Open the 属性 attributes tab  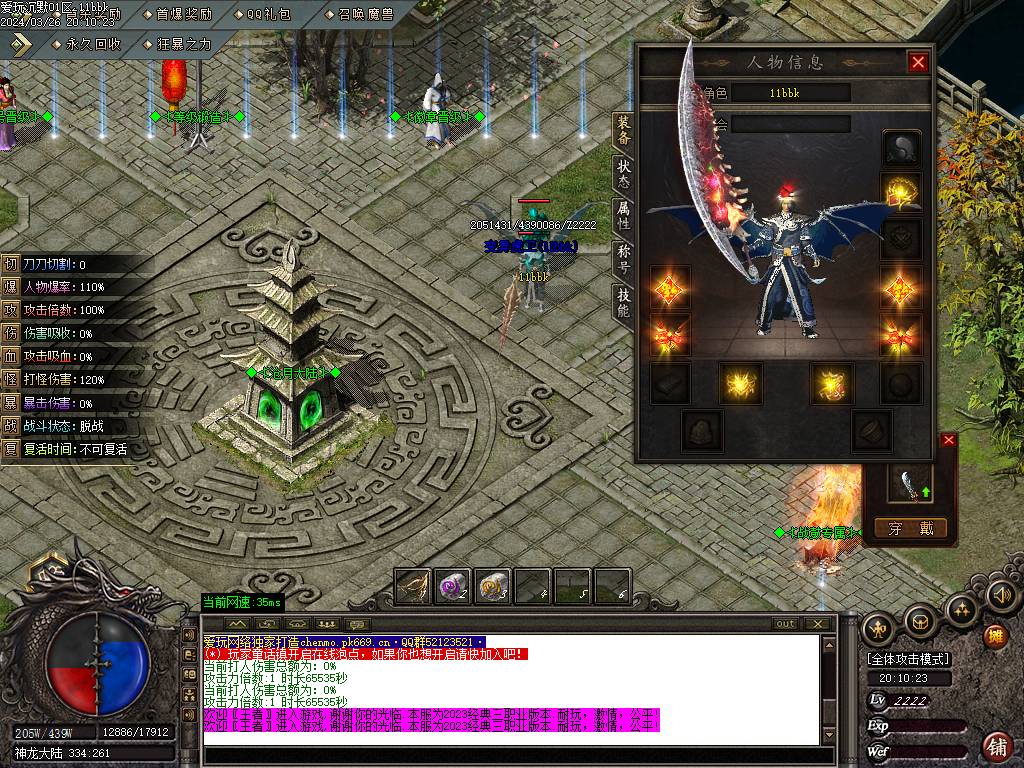(623, 216)
